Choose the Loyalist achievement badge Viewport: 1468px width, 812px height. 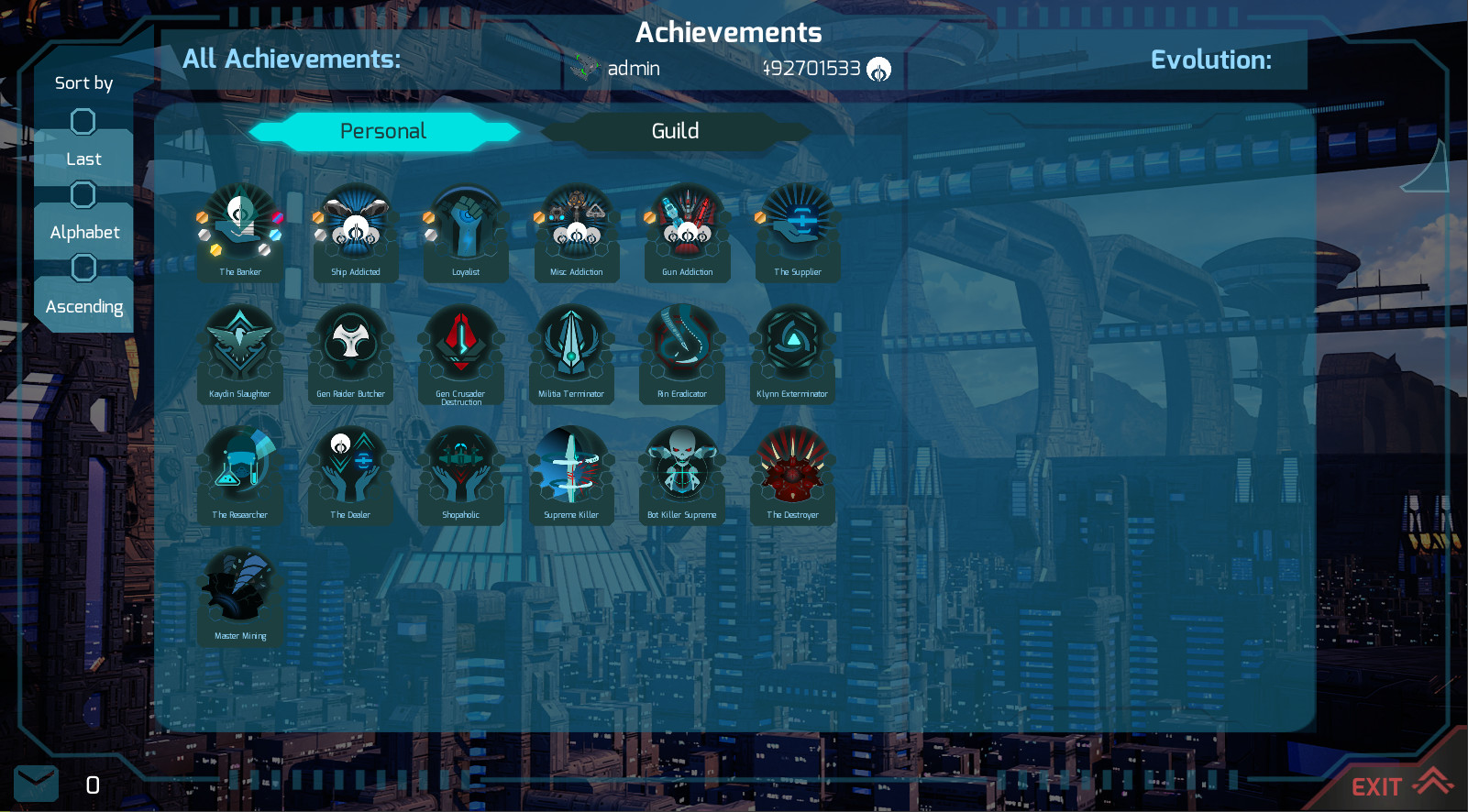click(466, 228)
